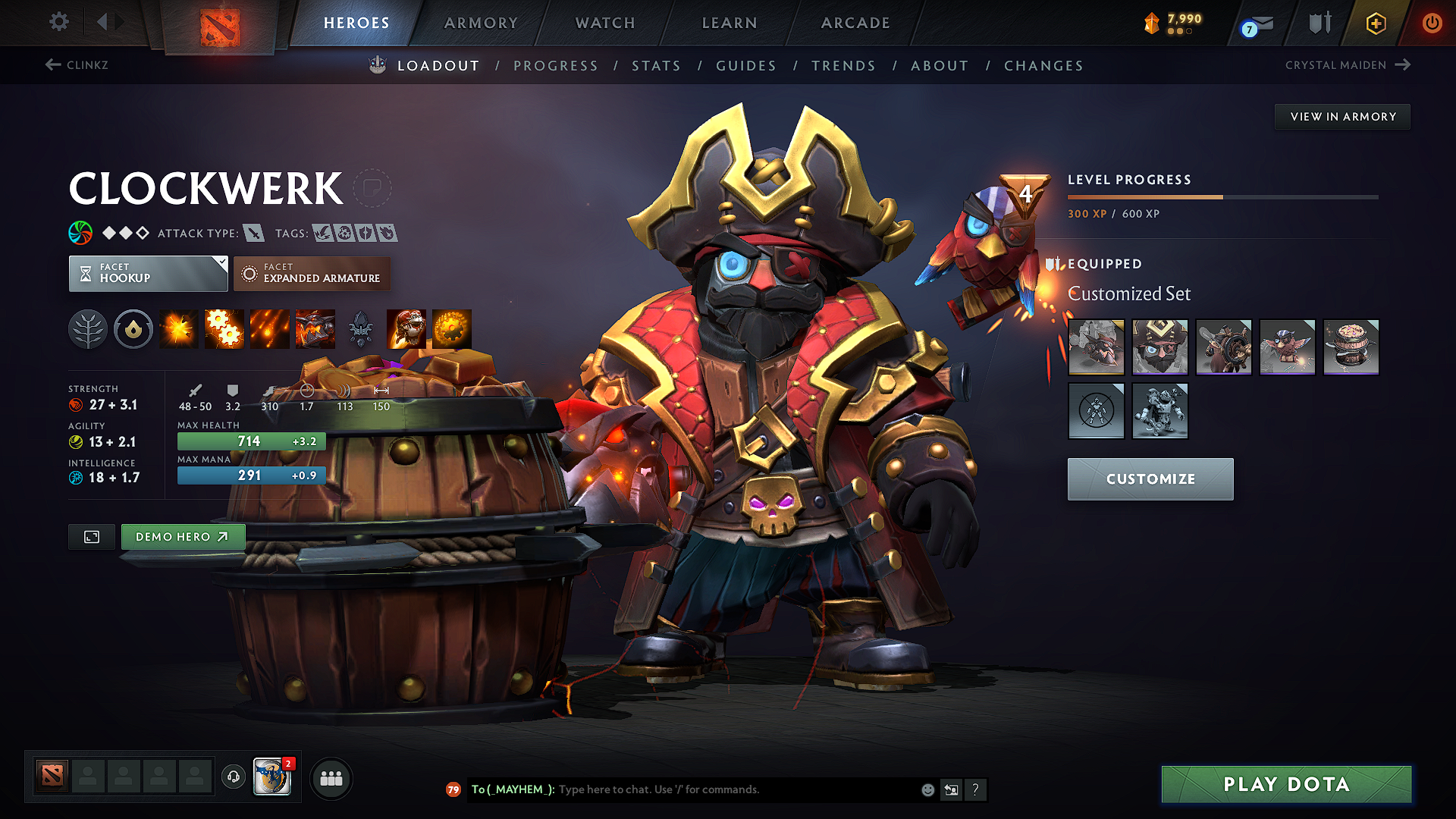This screenshot has height=819, width=1456.
Task: Open the ARMORY menu
Action: click(x=481, y=23)
